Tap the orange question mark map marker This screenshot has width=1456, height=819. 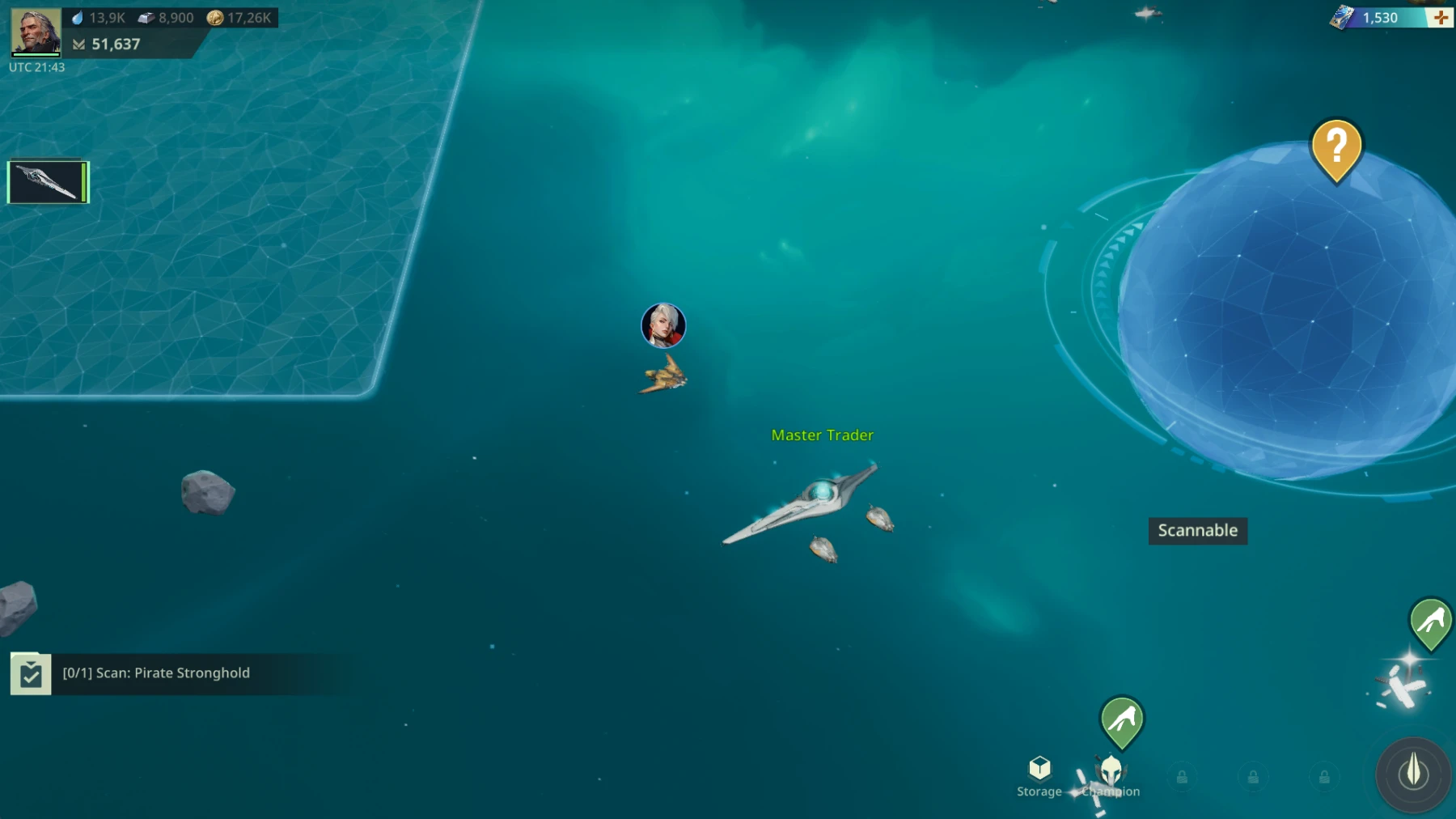[1336, 149]
